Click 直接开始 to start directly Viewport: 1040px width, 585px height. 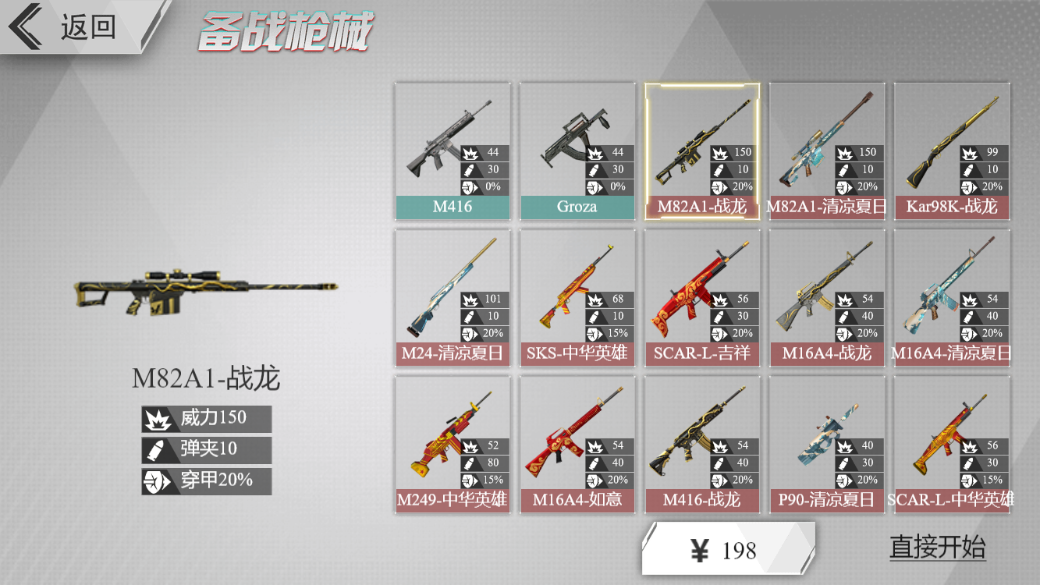[937, 547]
